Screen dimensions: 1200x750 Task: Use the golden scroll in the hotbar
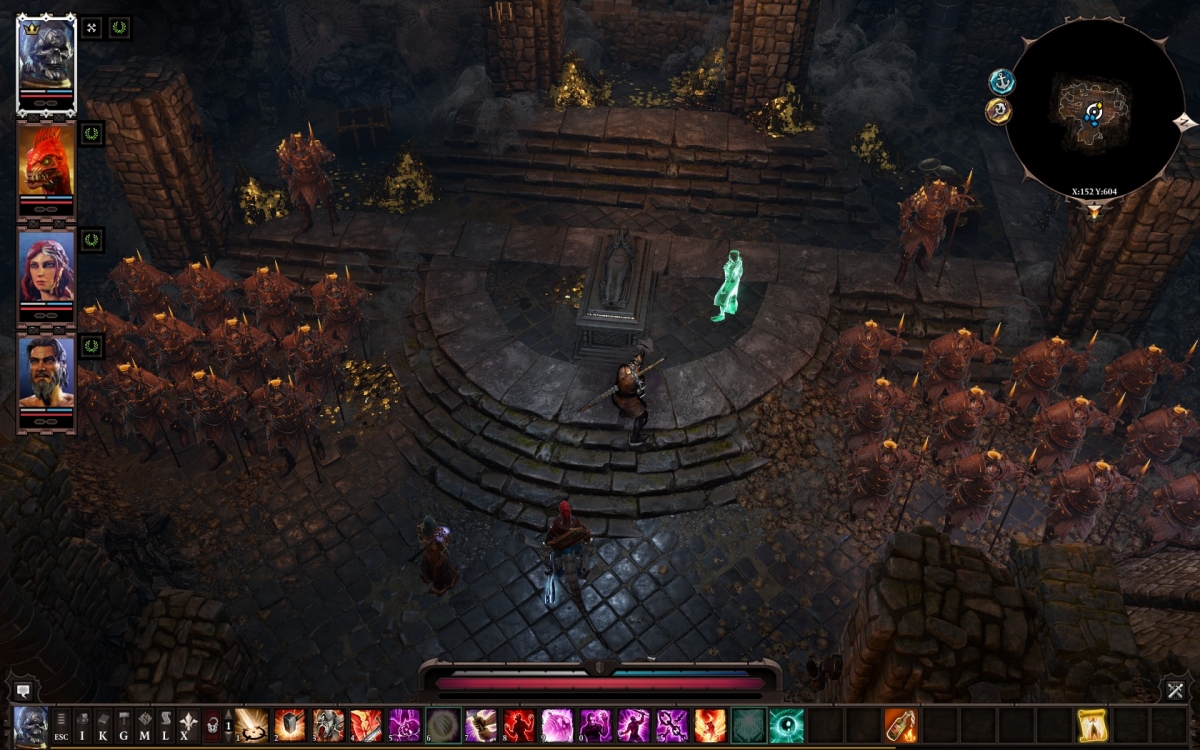pyautogui.click(x=1092, y=725)
